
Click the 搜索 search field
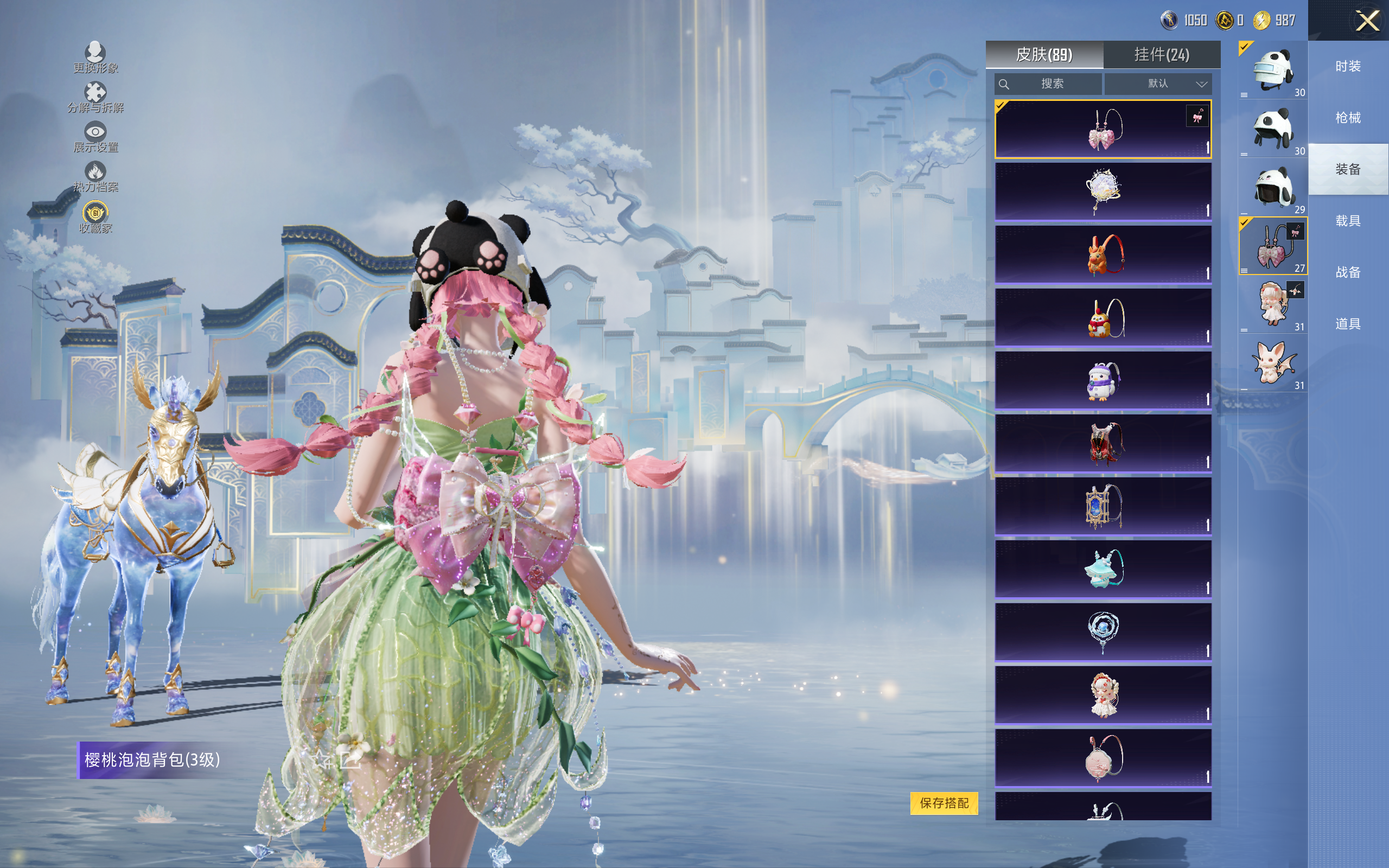pyautogui.click(x=1049, y=84)
